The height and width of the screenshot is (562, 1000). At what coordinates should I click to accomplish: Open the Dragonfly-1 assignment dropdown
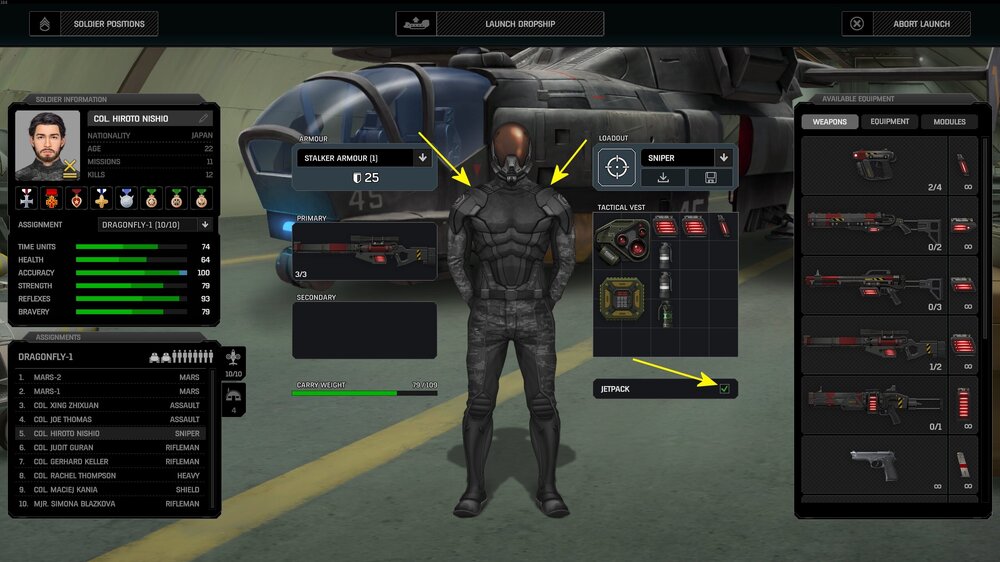(x=205, y=225)
